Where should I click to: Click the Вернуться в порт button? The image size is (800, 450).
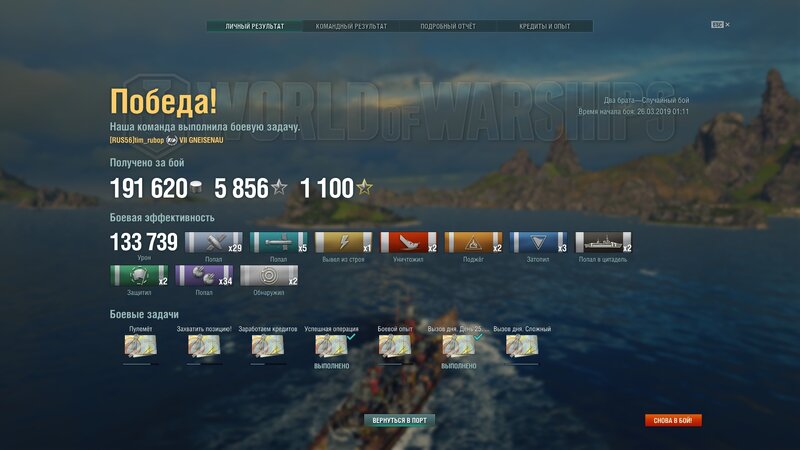coord(400,420)
